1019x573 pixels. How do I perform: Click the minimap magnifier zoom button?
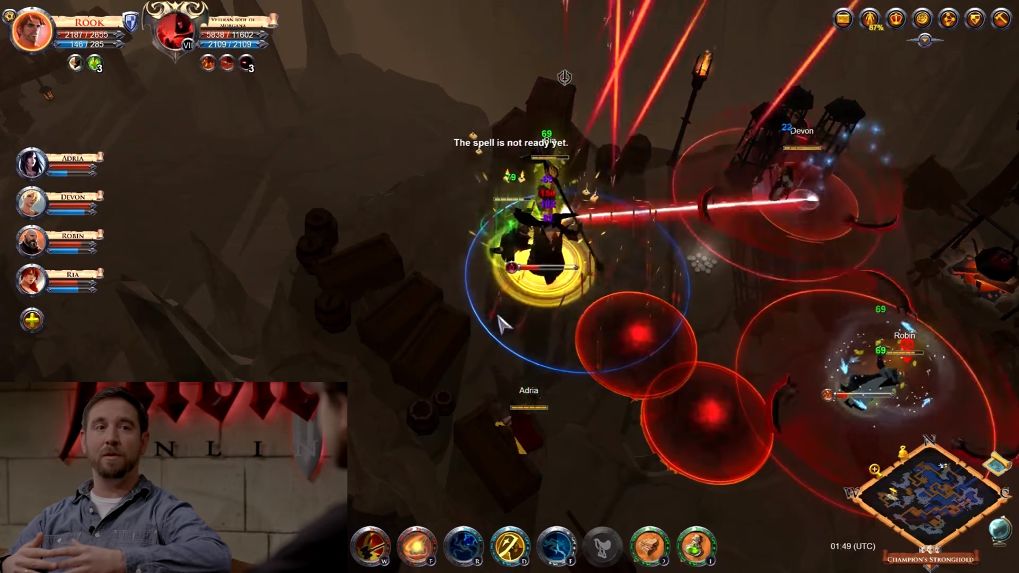click(x=875, y=468)
